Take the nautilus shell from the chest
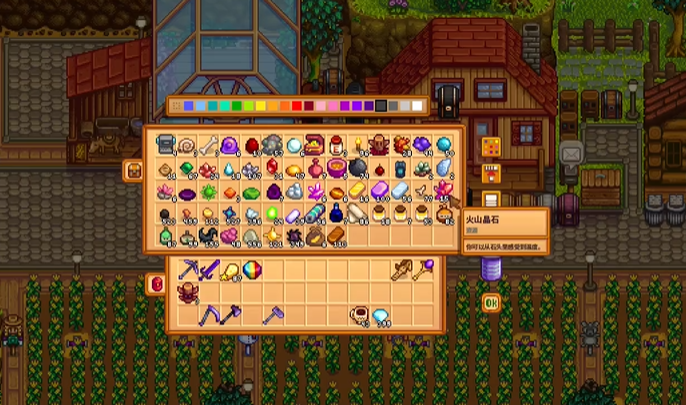The width and height of the screenshot is (686, 405). coord(188,145)
